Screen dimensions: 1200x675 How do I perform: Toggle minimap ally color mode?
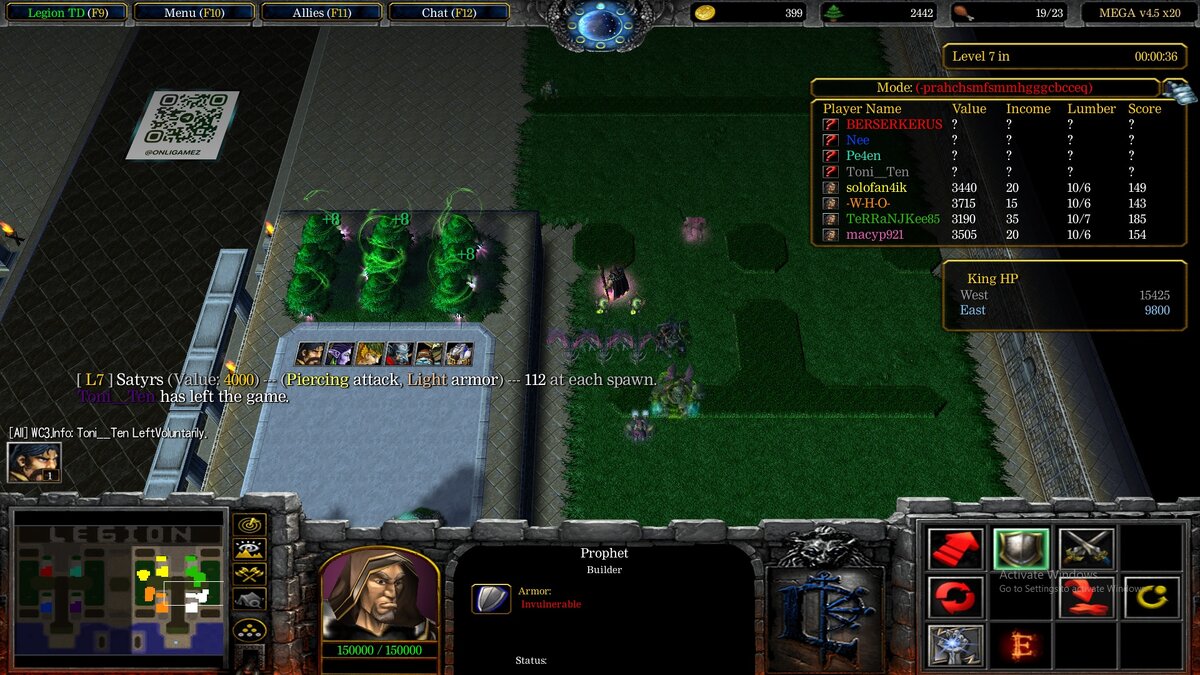(249, 574)
